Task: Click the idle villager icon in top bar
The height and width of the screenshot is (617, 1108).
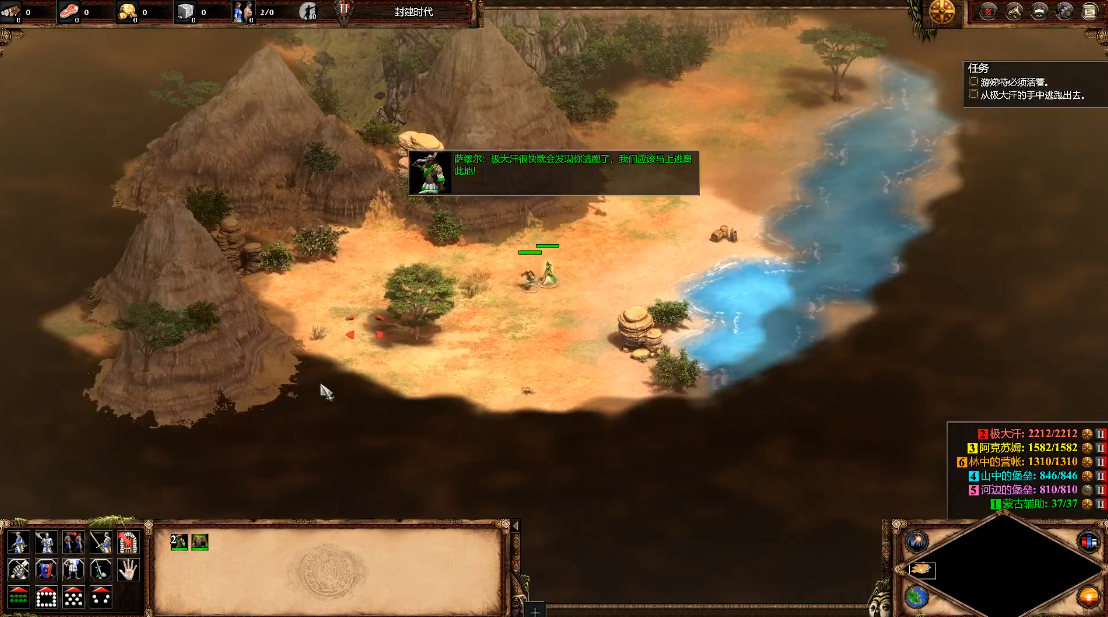Action: (309, 12)
